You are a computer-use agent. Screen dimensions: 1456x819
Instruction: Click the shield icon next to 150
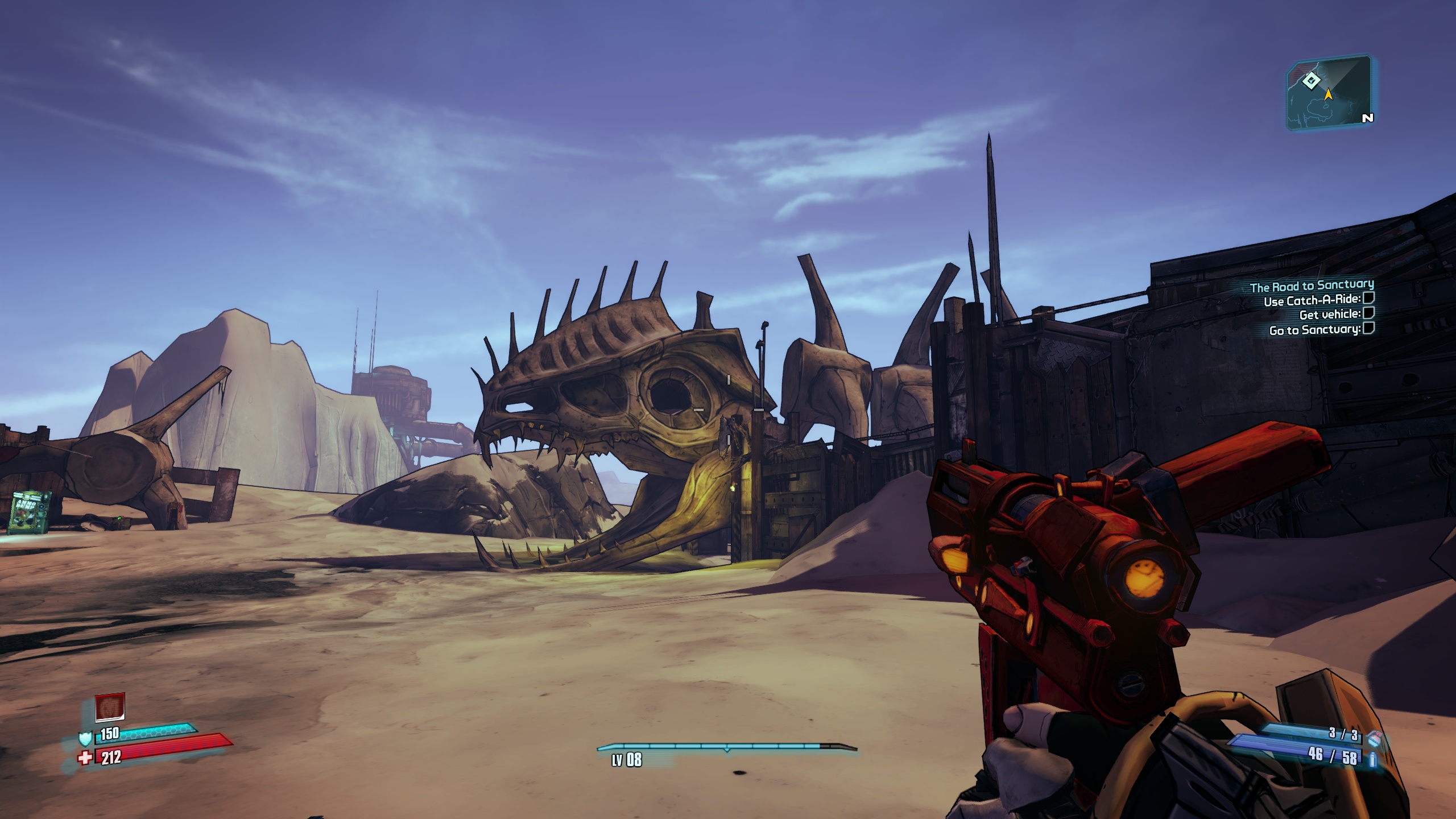point(85,738)
